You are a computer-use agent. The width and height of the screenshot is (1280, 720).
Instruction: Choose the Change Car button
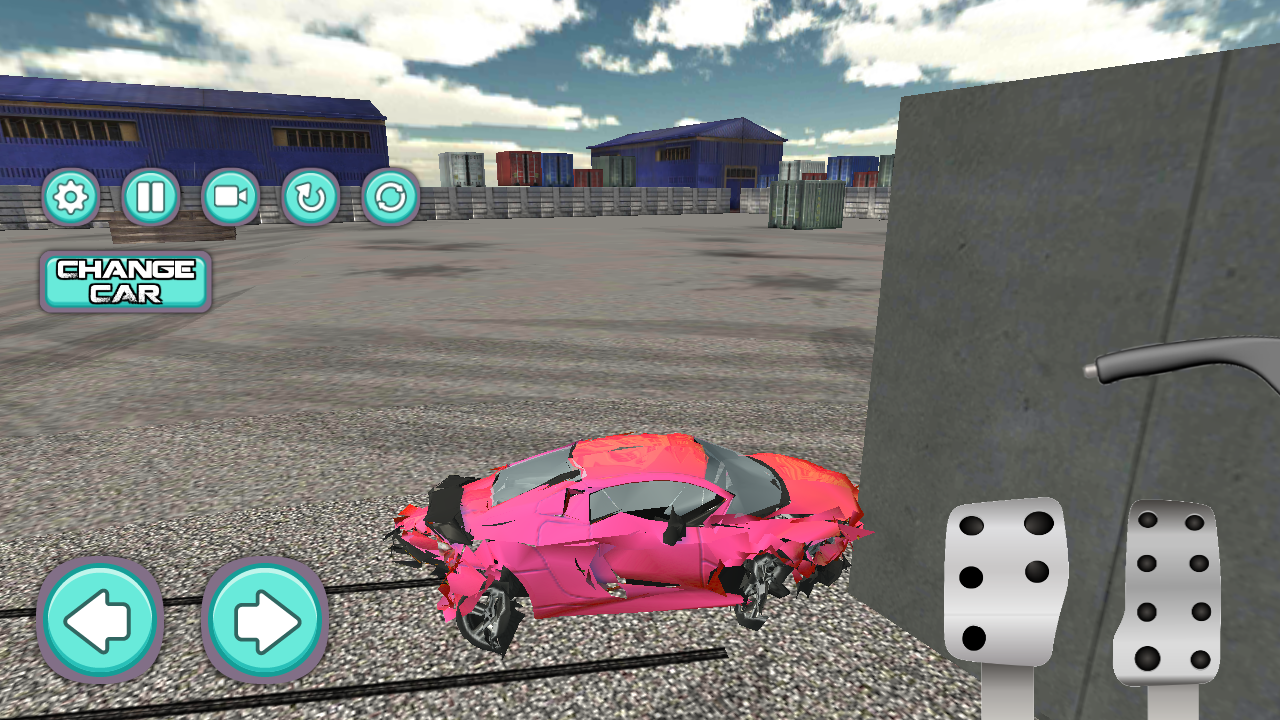point(125,281)
